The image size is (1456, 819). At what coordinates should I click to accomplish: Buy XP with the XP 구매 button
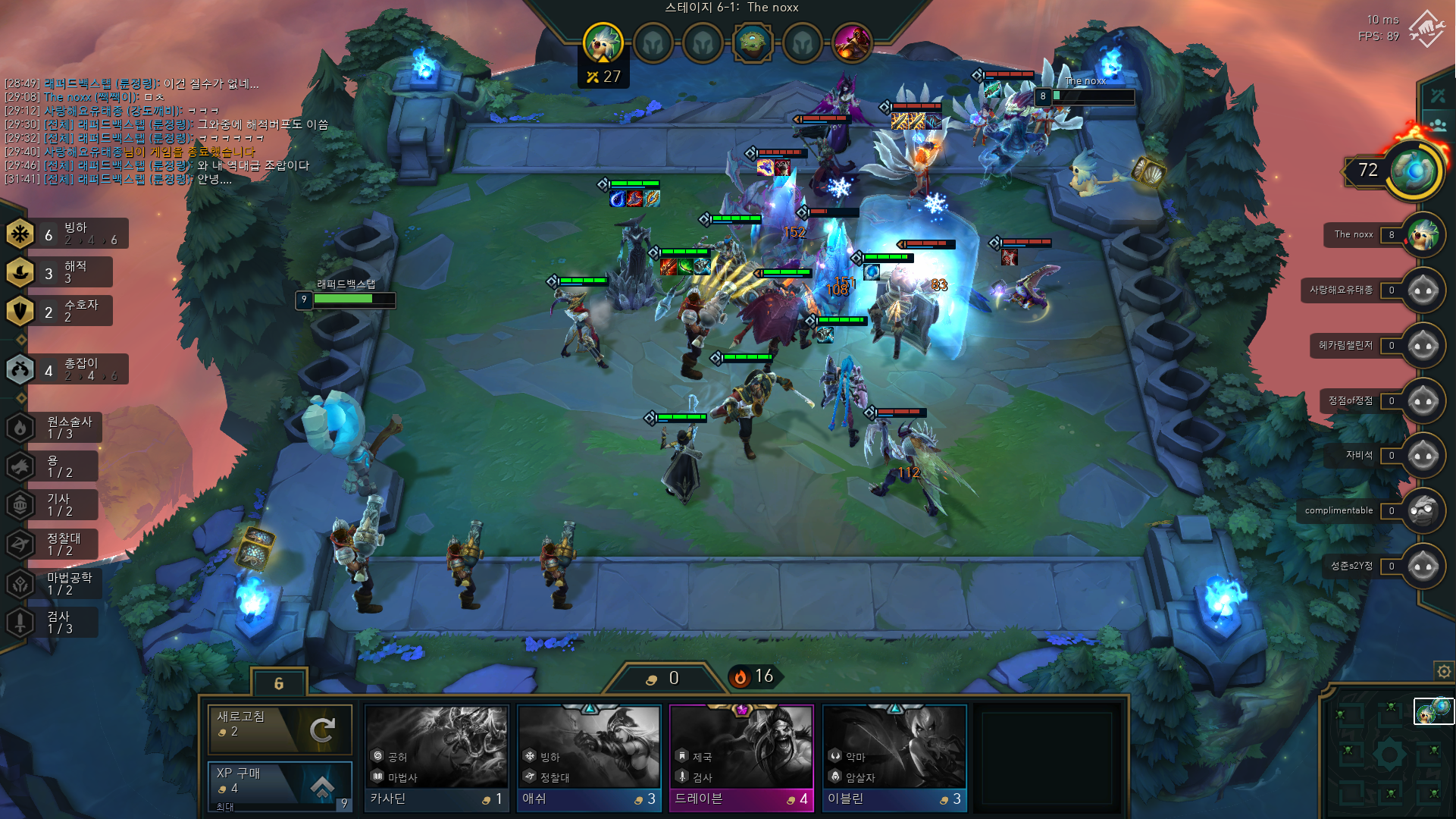point(280,783)
